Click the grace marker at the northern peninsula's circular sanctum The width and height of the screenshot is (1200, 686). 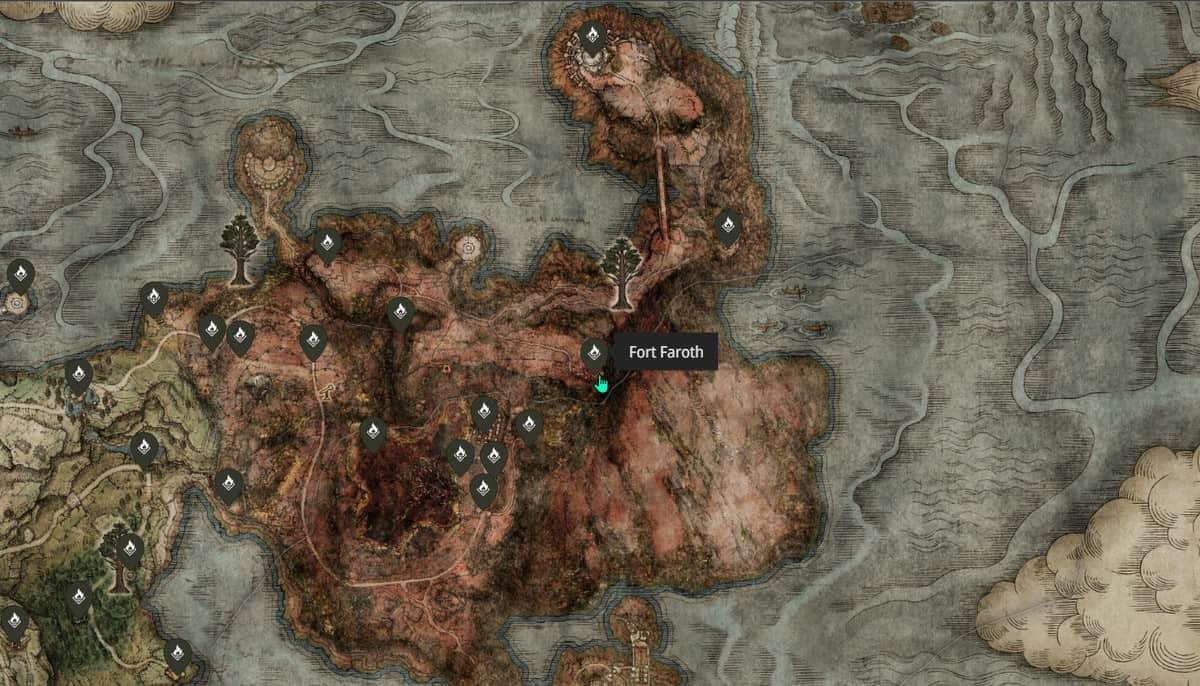tap(592, 39)
